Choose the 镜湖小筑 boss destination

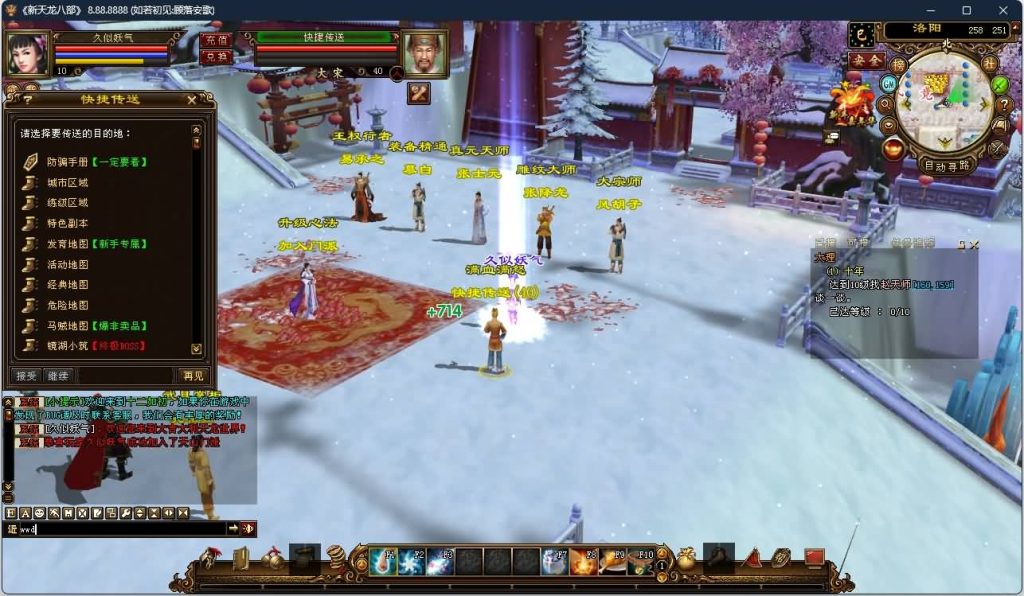coord(68,346)
